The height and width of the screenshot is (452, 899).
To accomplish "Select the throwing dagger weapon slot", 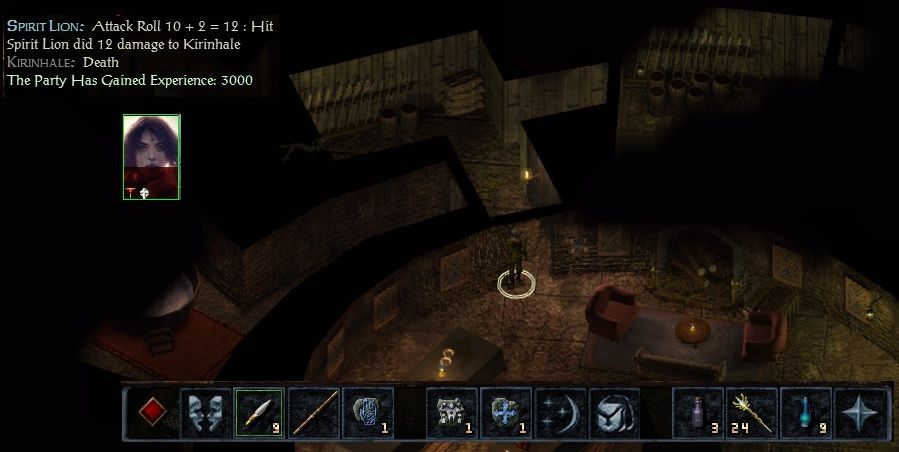I will click(x=259, y=412).
